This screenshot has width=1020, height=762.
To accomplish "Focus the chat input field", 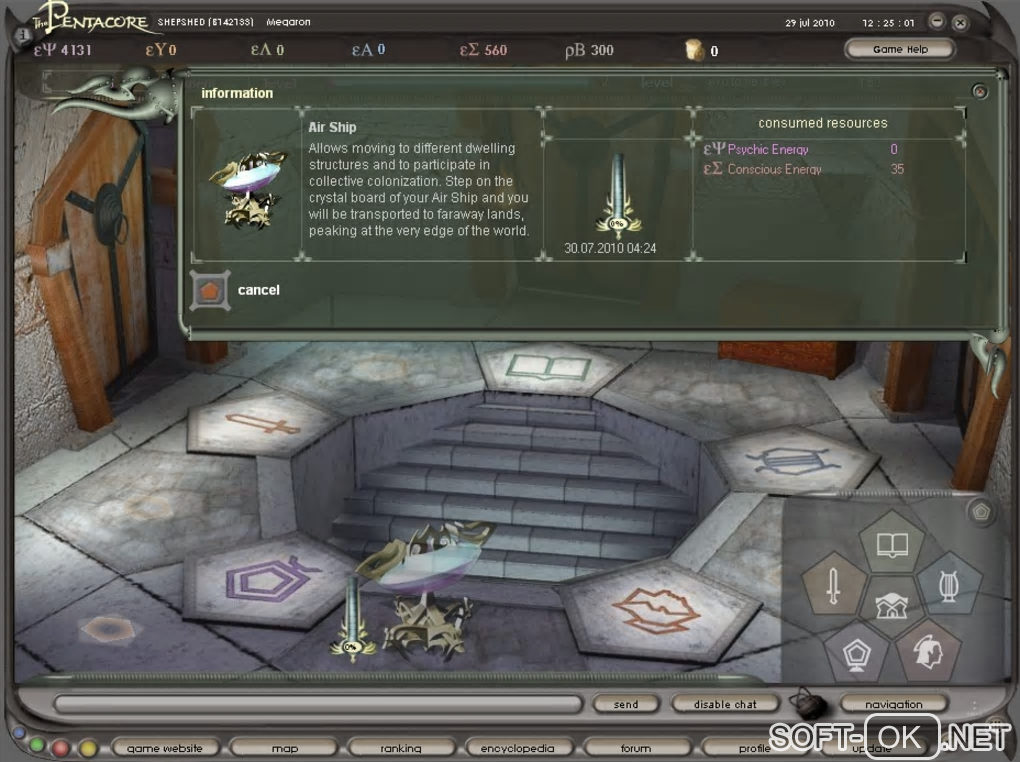I will (x=320, y=705).
